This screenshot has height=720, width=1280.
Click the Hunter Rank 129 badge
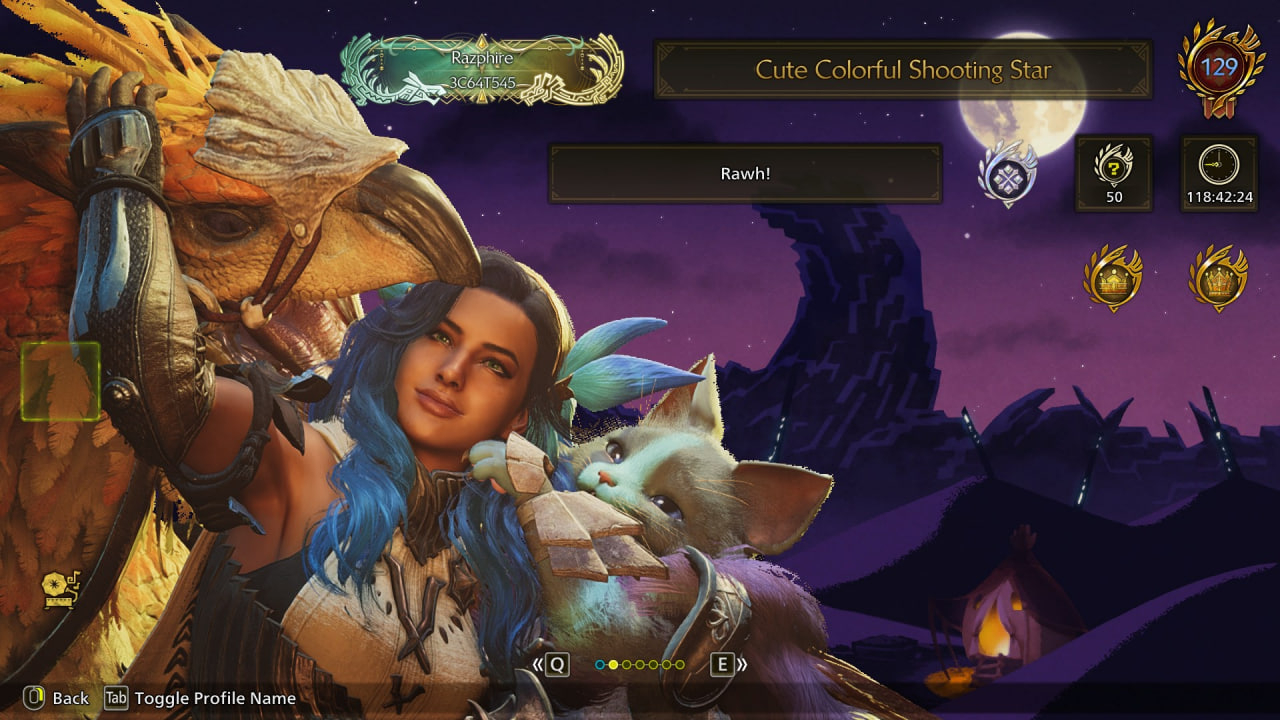point(1219,68)
